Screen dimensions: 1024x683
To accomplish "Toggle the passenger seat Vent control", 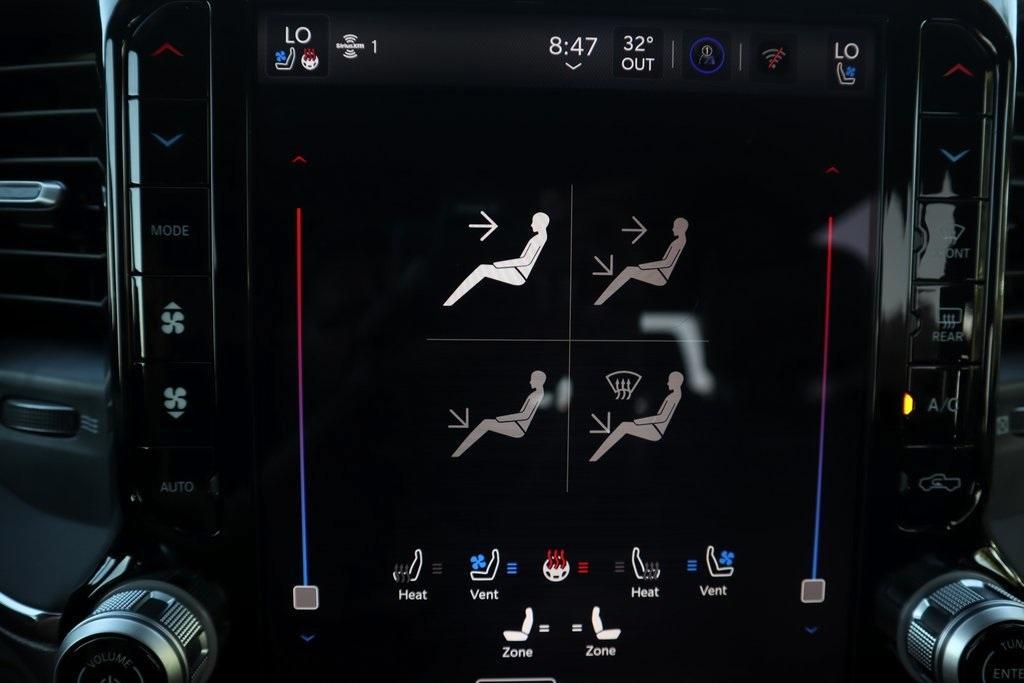I will (x=718, y=570).
